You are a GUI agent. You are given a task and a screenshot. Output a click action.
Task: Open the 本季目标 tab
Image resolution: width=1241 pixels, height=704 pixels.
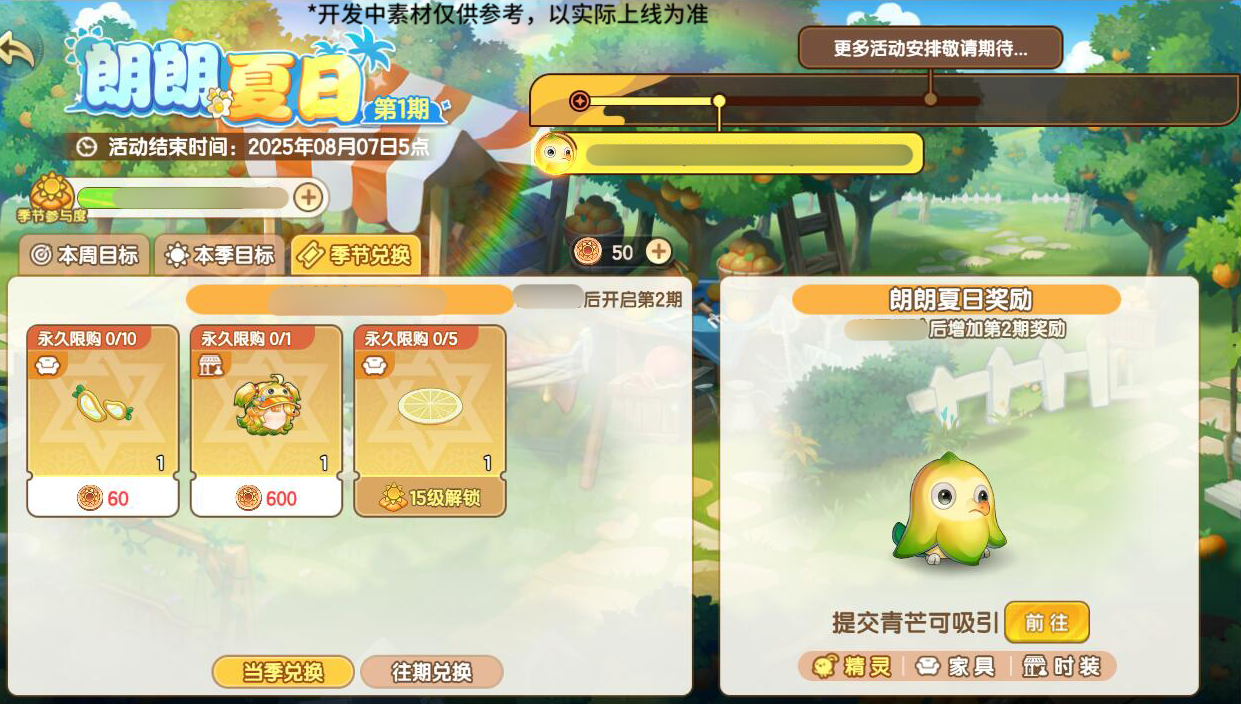click(x=220, y=255)
